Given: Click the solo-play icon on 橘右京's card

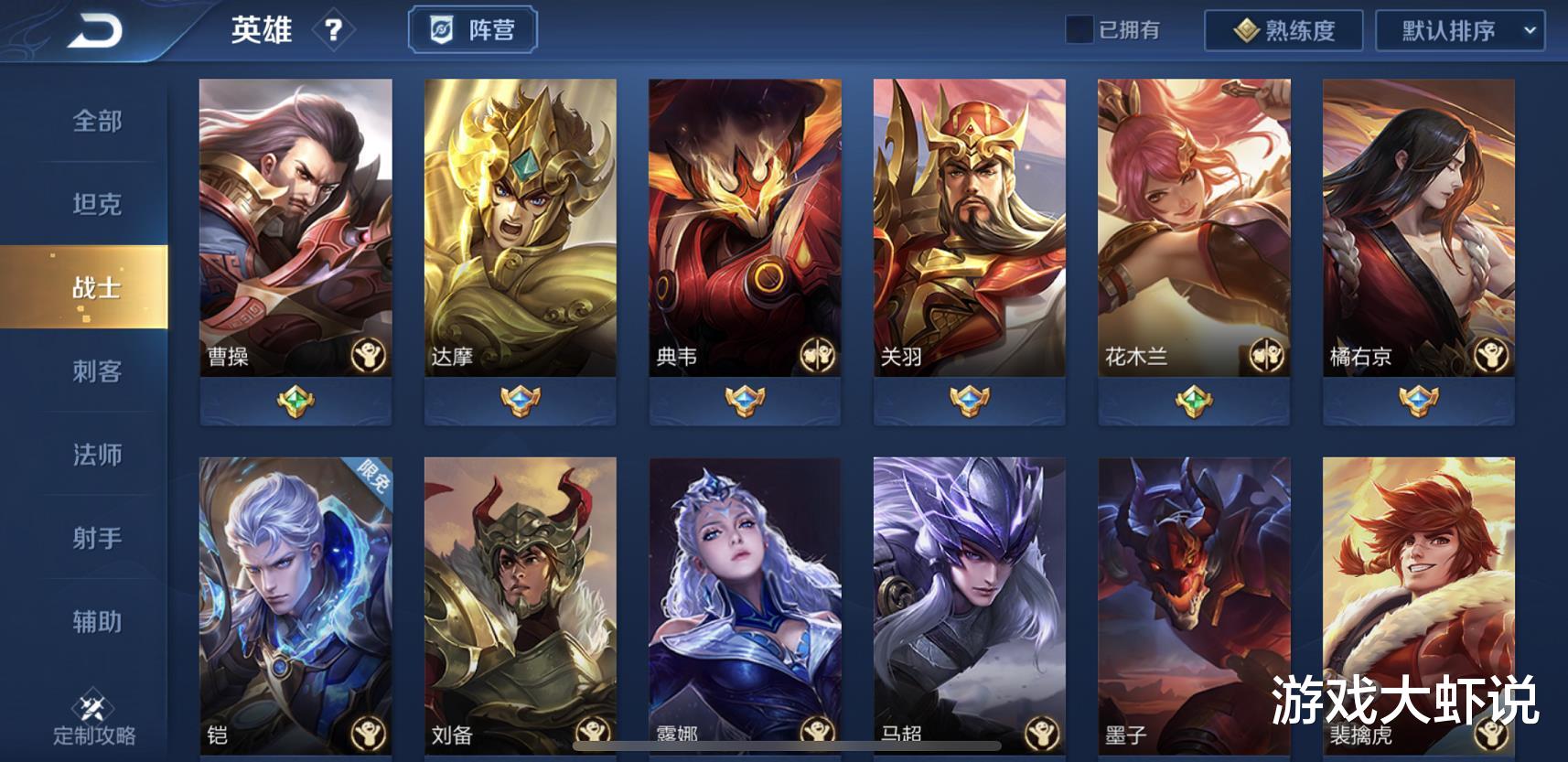Looking at the screenshot, I should coord(1491,353).
